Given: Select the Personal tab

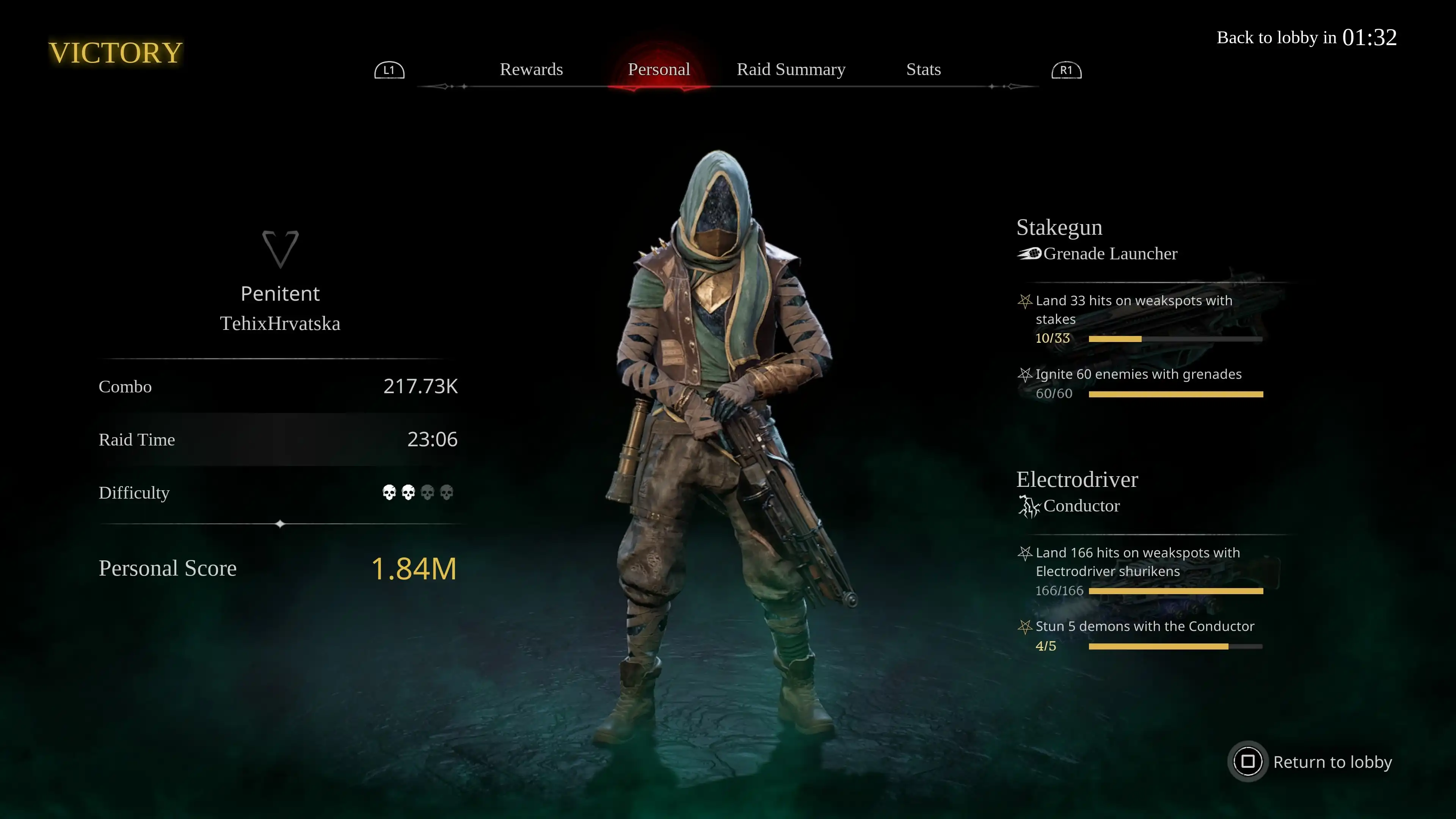Looking at the screenshot, I should tap(659, 69).
